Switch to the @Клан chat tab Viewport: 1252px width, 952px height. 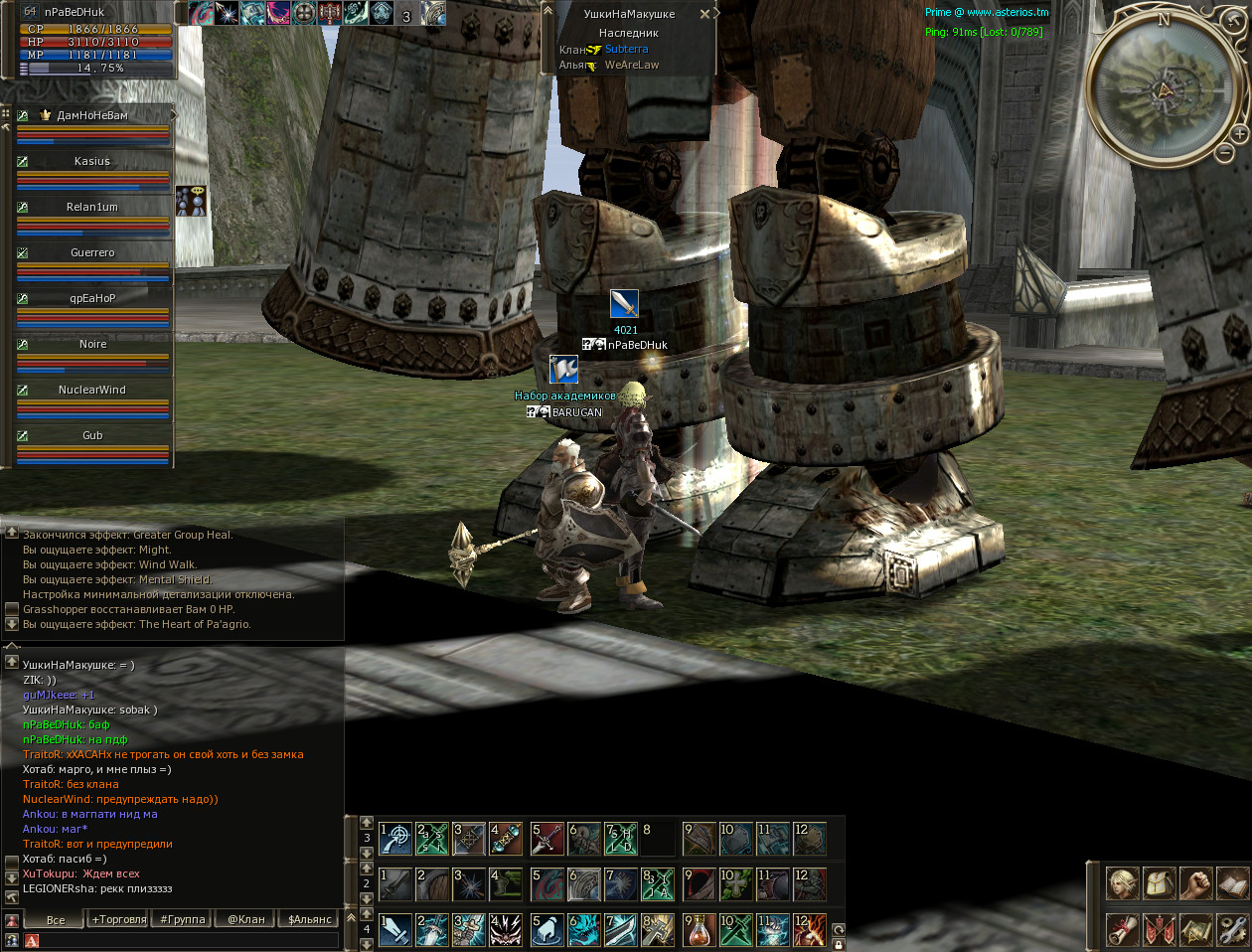[x=246, y=919]
